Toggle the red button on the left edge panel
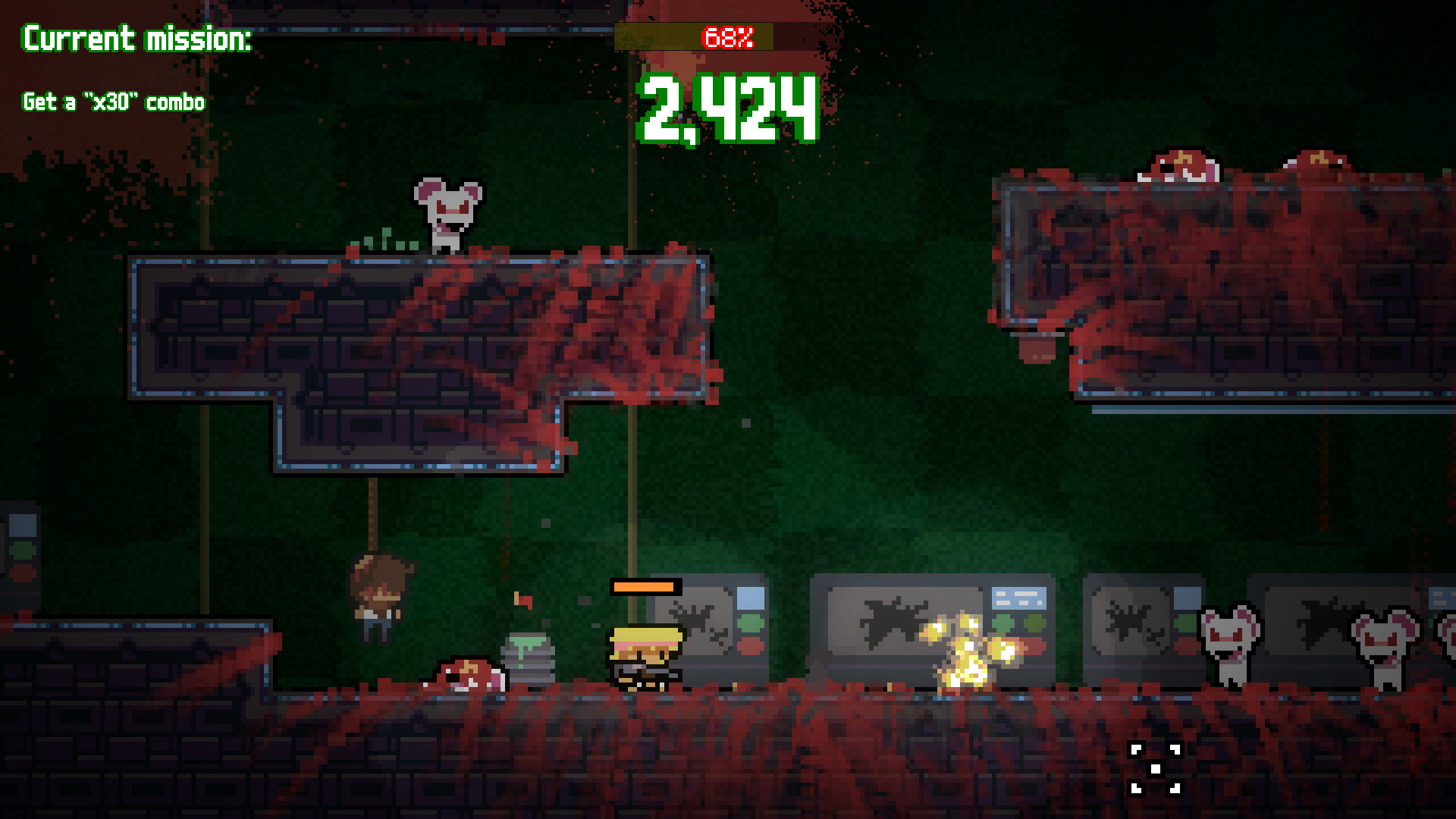The width and height of the screenshot is (1456, 819). pyautogui.click(x=23, y=573)
